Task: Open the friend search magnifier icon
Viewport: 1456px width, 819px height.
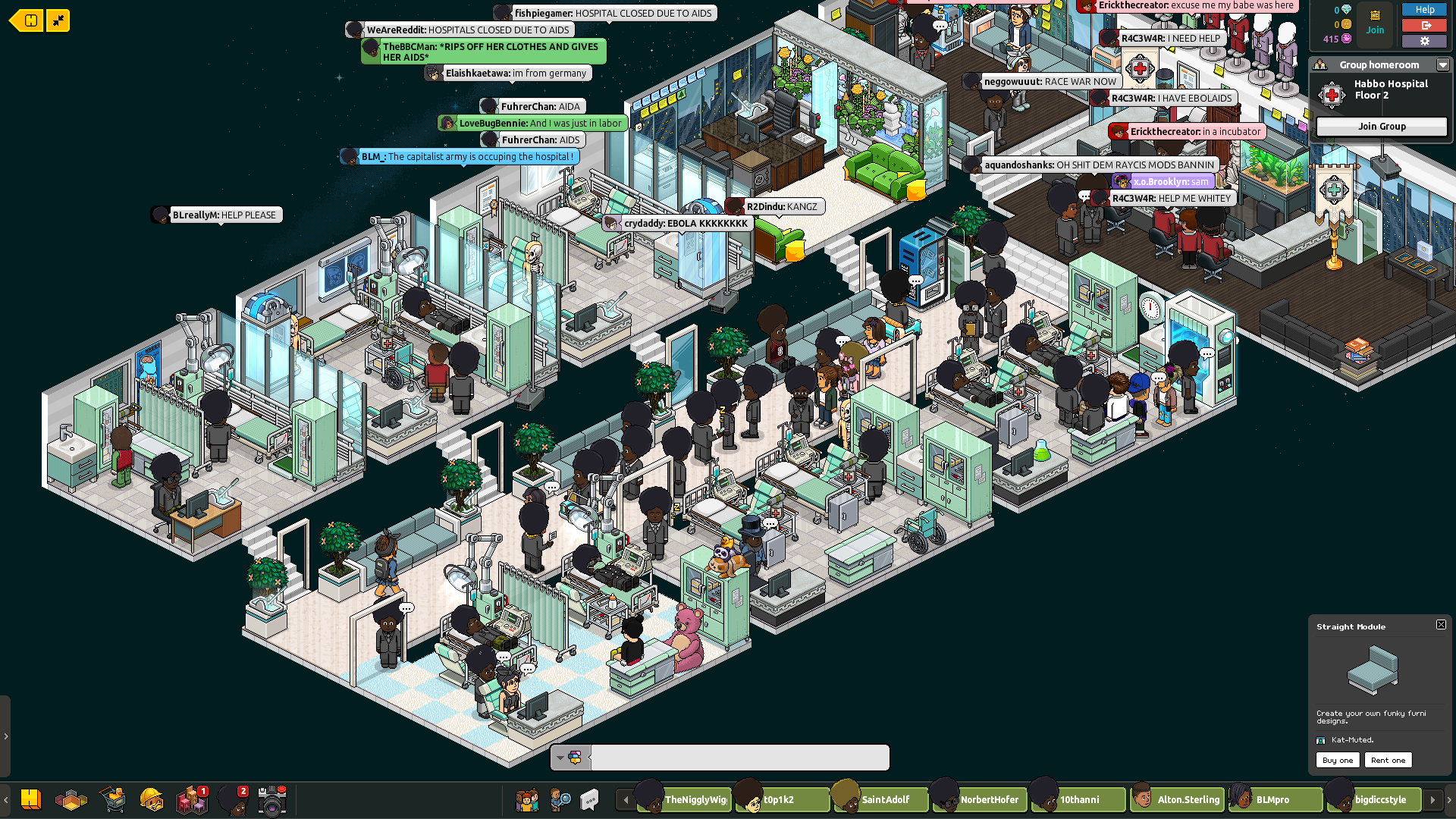Action: tap(560, 799)
